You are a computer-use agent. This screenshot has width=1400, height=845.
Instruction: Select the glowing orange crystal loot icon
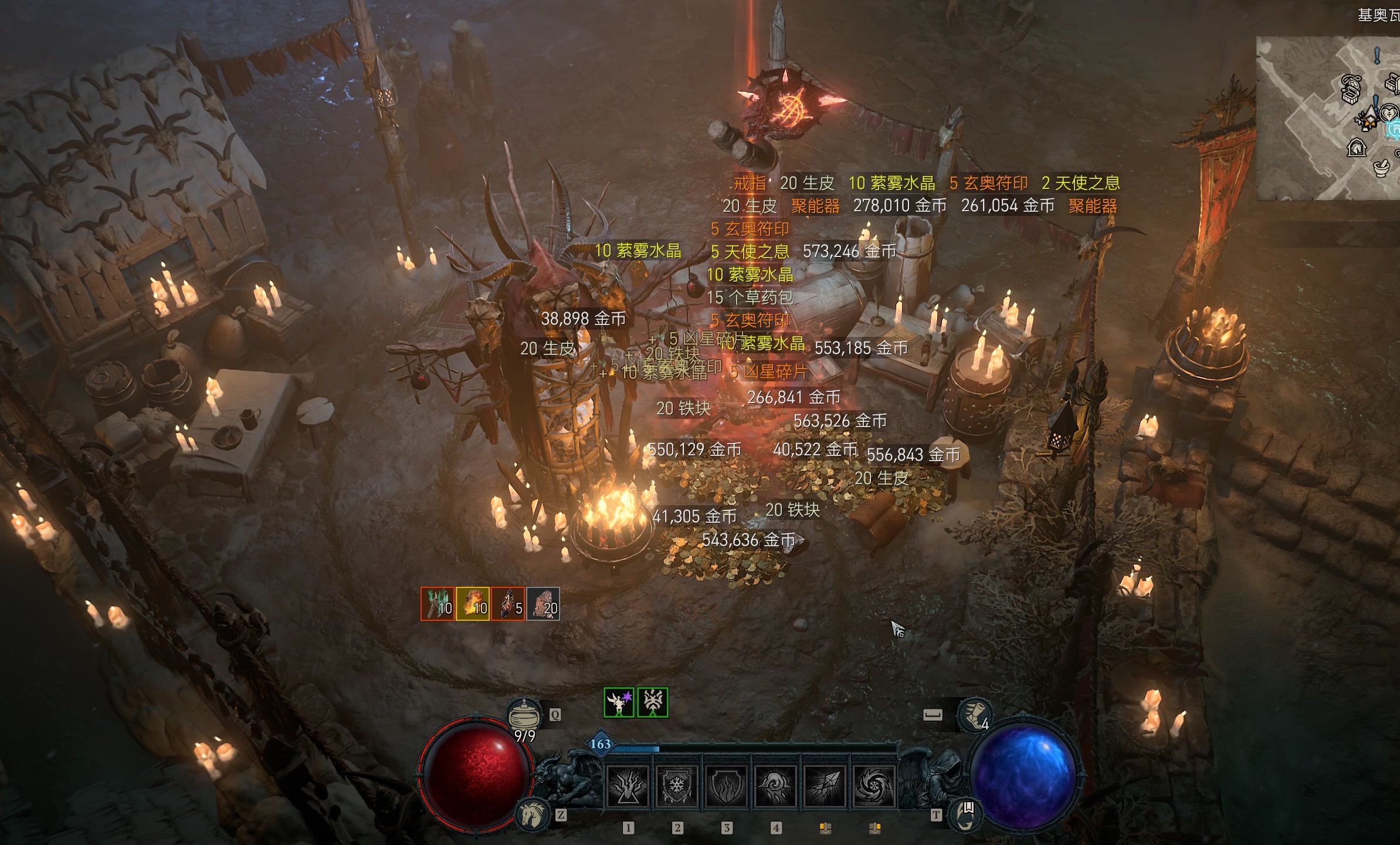click(473, 604)
